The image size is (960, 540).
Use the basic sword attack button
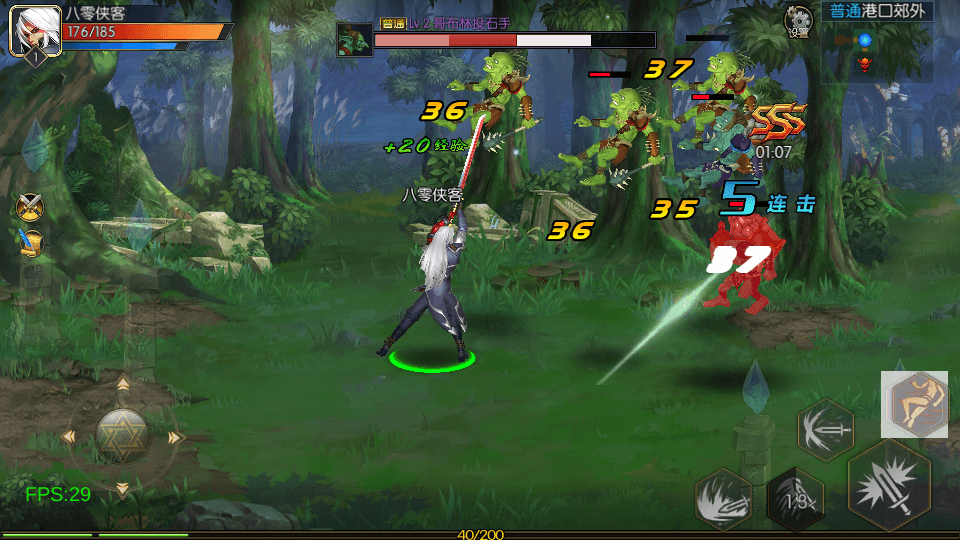[x=889, y=484]
